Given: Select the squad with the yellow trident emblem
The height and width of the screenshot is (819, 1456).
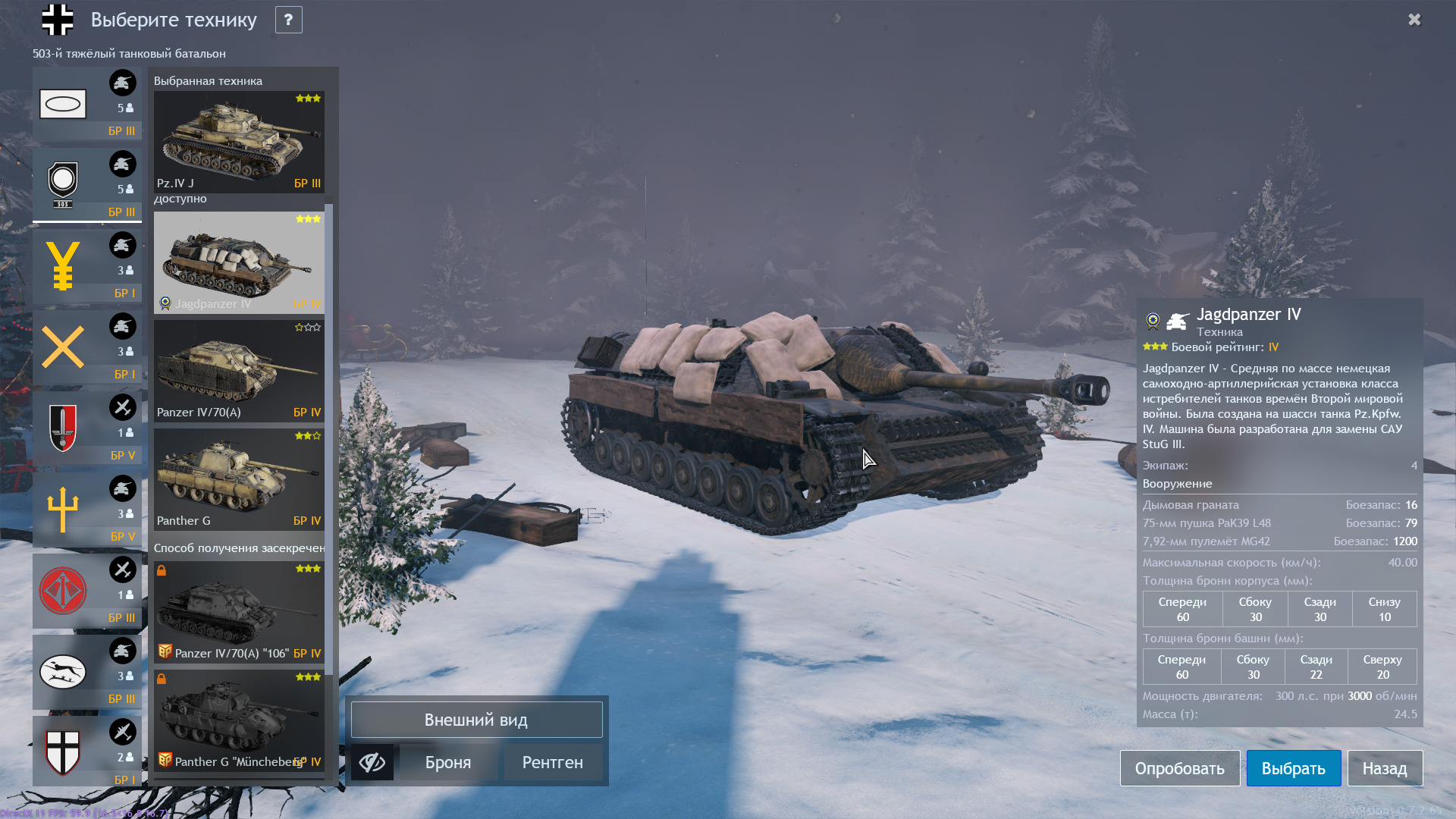Looking at the screenshot, I should [x=86, y=509].
